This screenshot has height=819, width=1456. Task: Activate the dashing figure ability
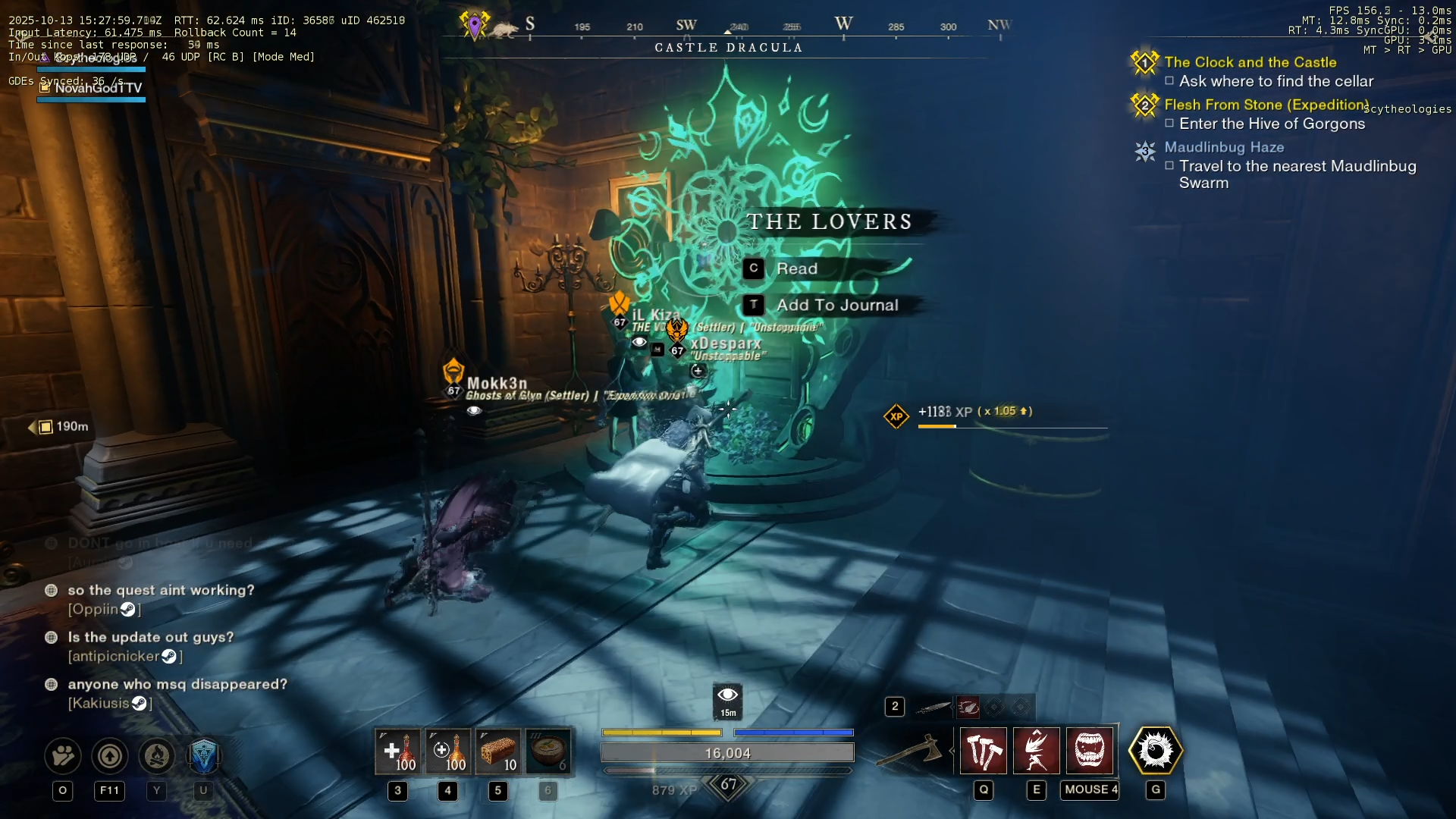1036,751
